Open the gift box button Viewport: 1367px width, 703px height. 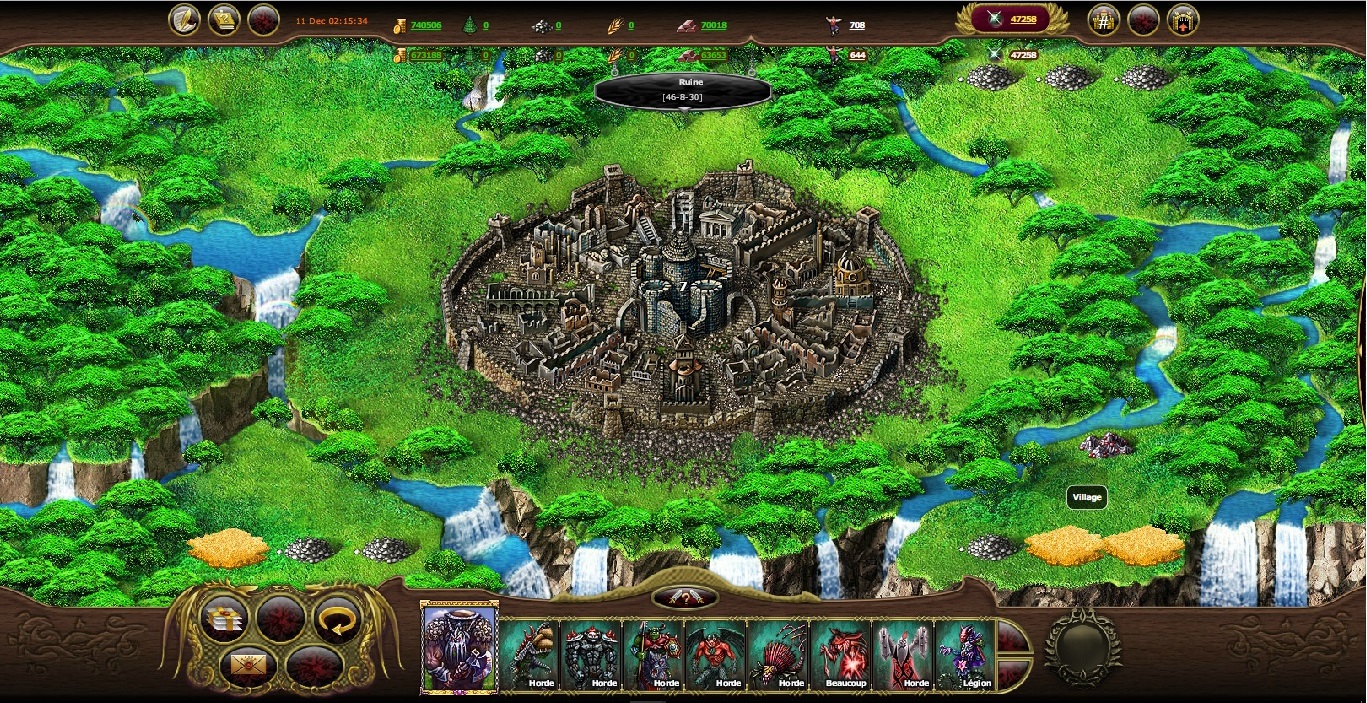click(224, 619)
